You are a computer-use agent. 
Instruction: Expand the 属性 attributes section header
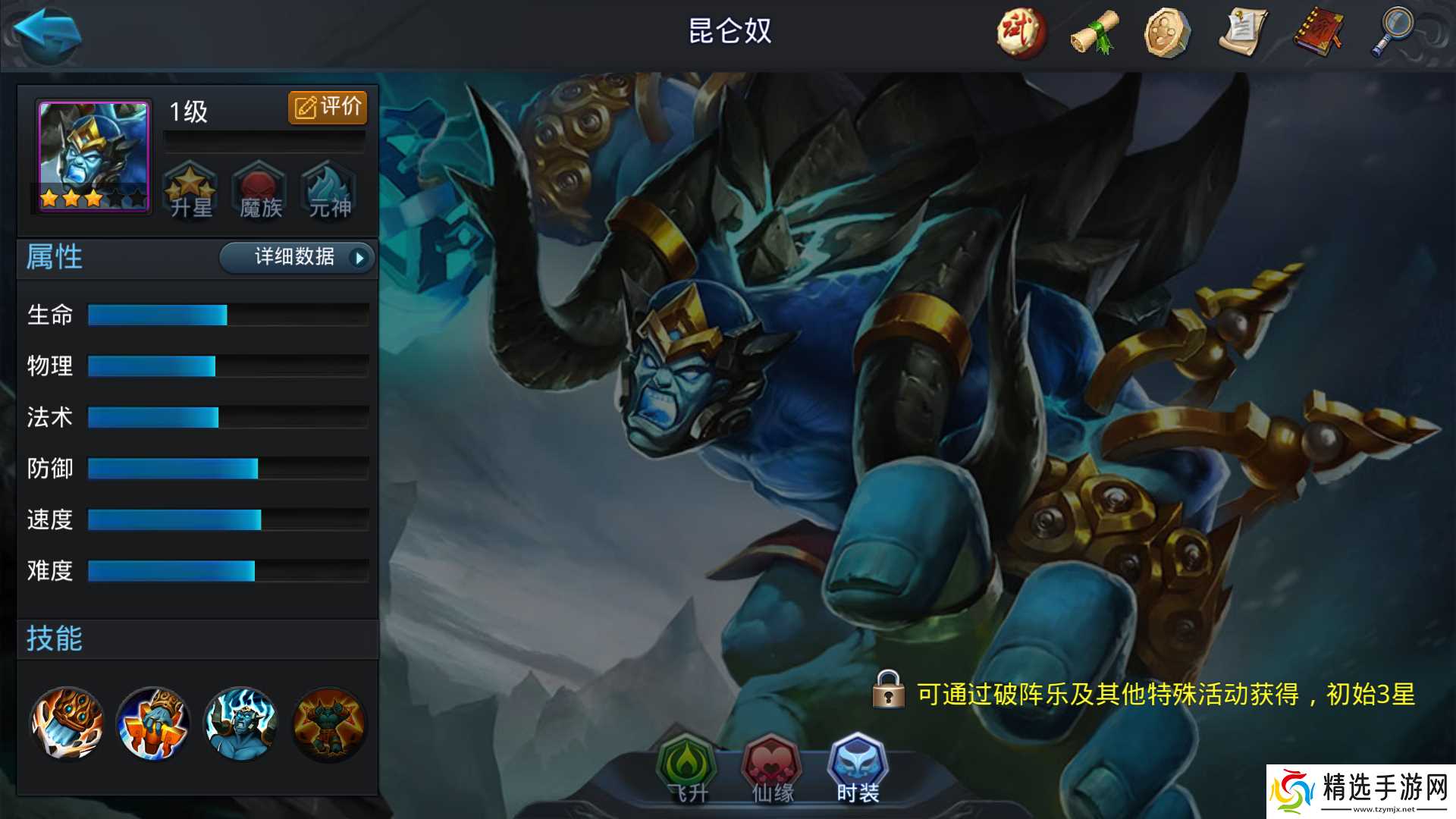(x=53, y=258)
